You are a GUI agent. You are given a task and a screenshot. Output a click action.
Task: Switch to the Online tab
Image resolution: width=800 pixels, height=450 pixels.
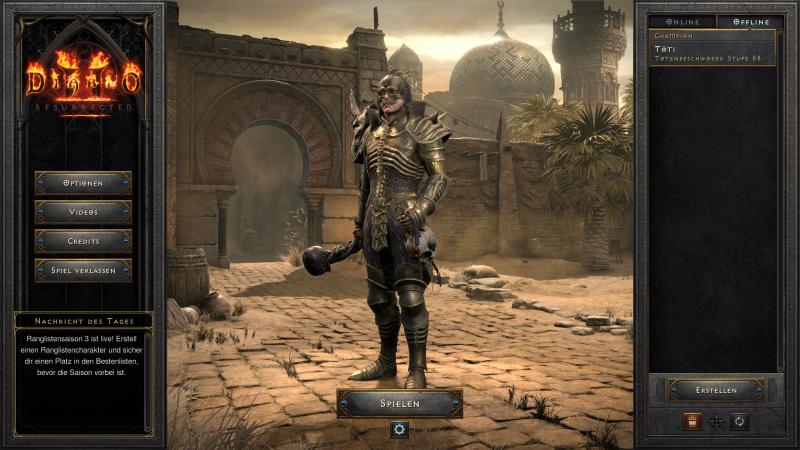[682, 21]
